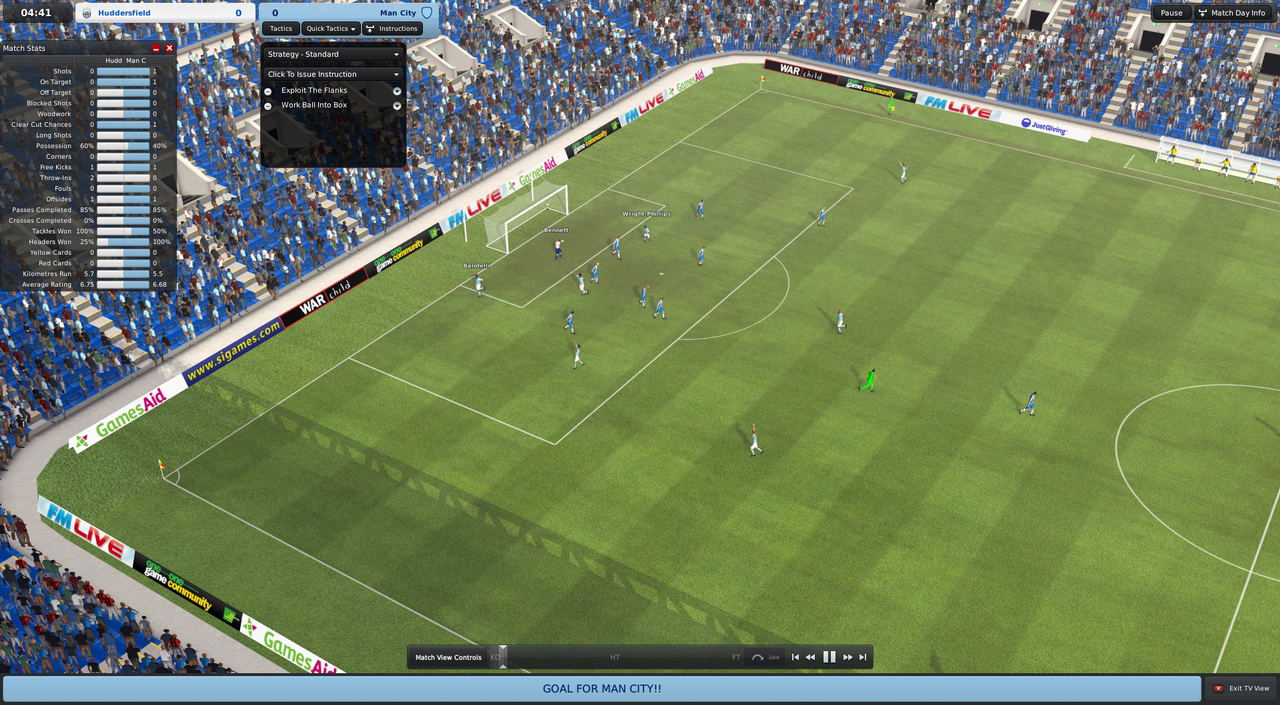Expand the Exploit The Flanks arrow
The height and width of the screenshot is (705, 1280).
point(397,91)
